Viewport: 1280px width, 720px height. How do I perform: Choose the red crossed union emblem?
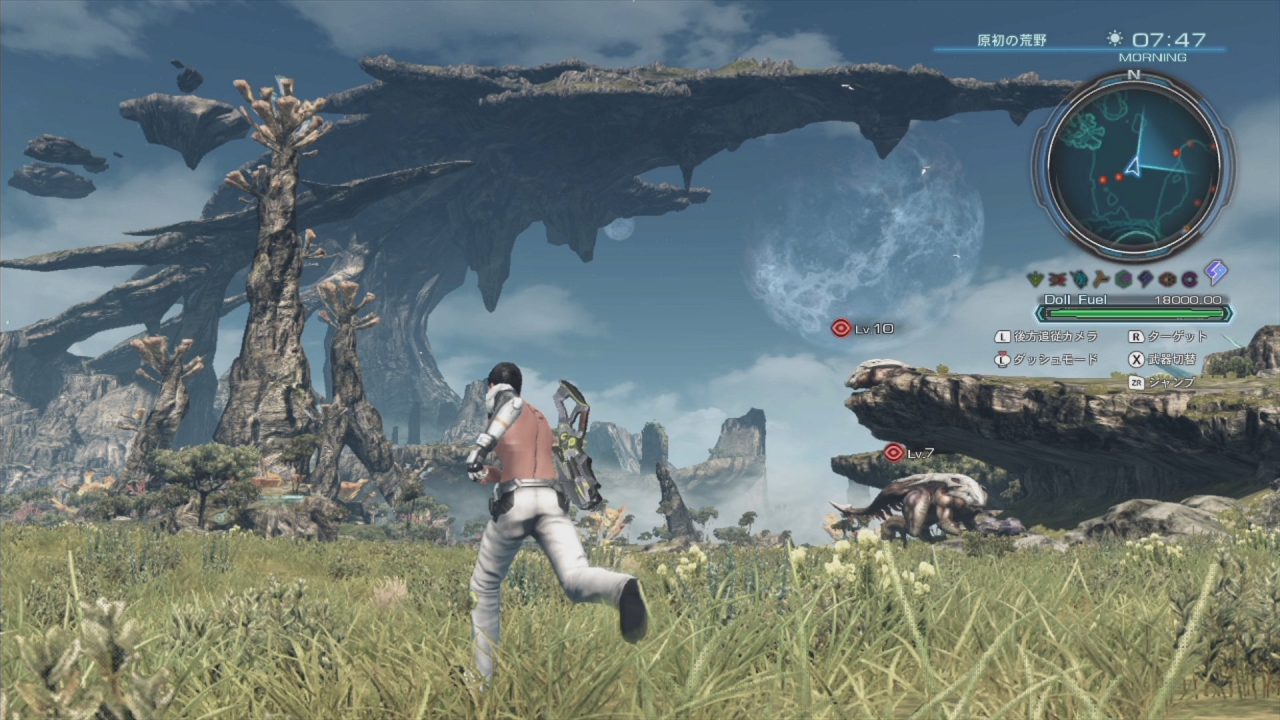pyautogui.click(x=1057, y=279)
